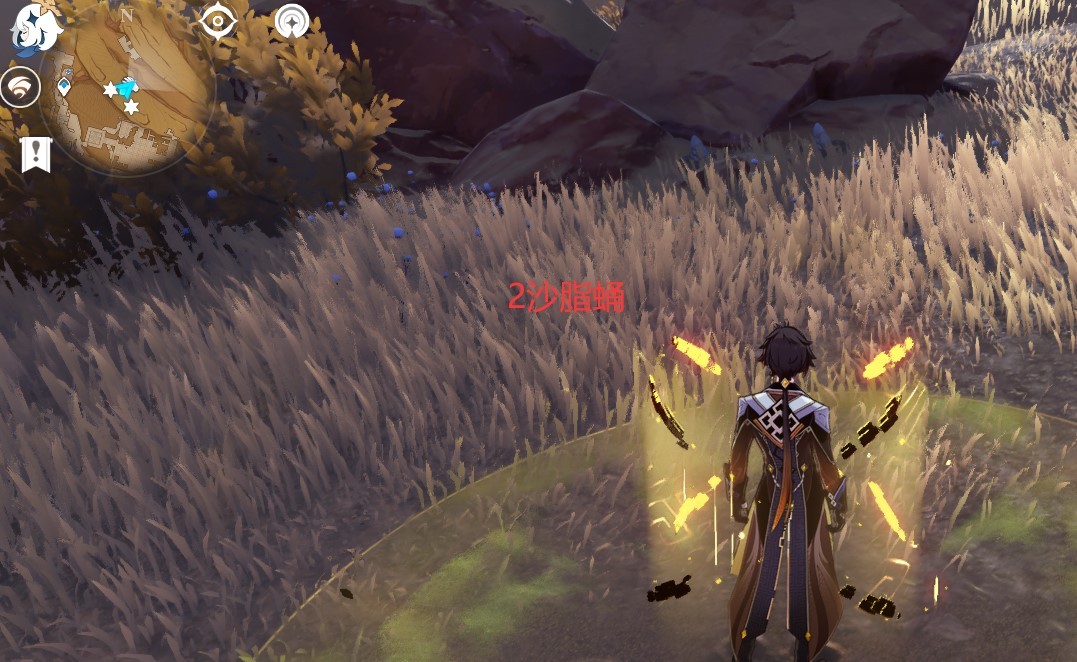
Task: Activate the eye-shaped elemental sight icon
Action: [x=218, y=20]
